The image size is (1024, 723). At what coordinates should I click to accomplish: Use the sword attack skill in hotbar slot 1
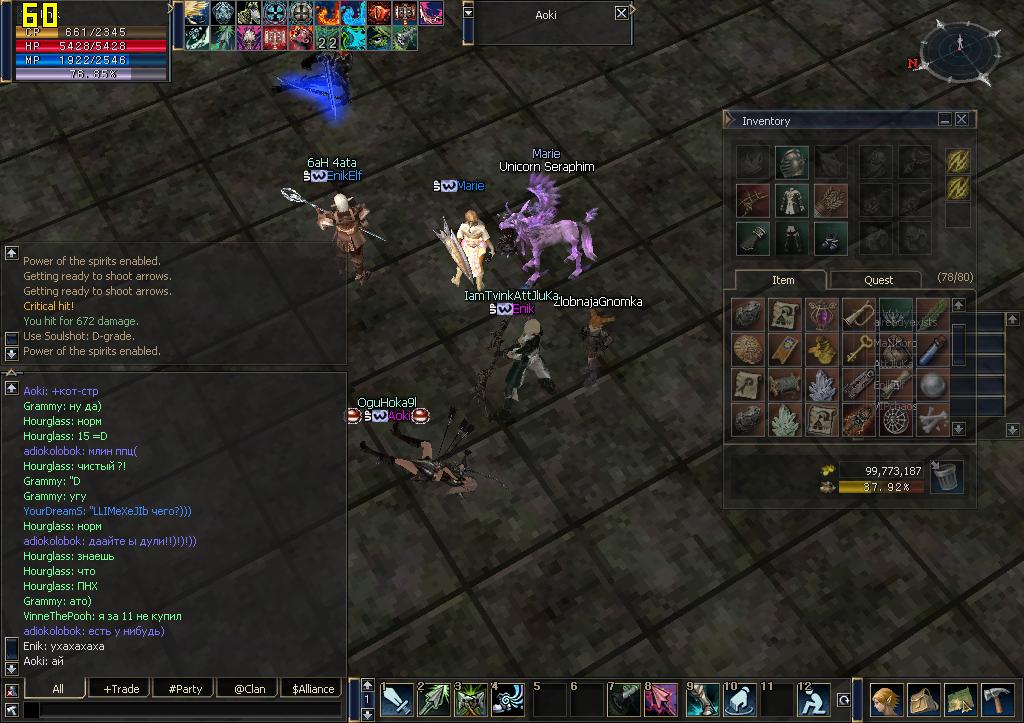[x=398, y=699]
